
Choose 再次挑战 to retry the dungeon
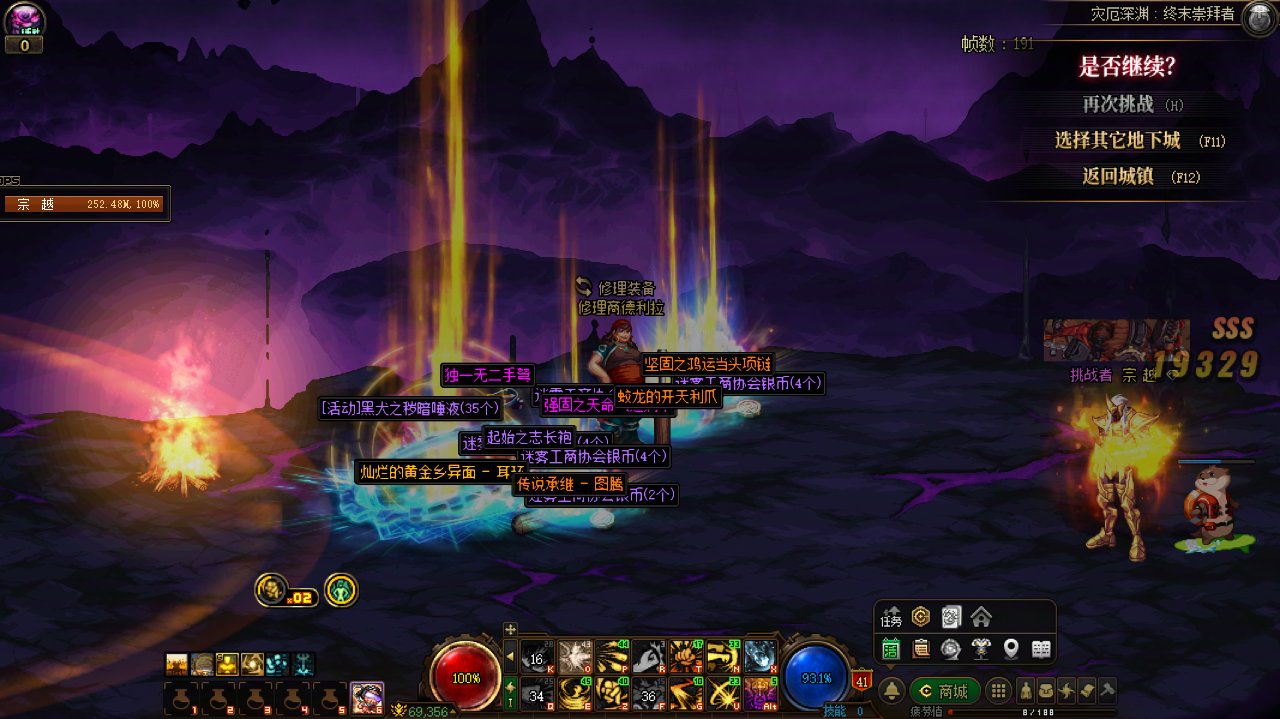1118,104
